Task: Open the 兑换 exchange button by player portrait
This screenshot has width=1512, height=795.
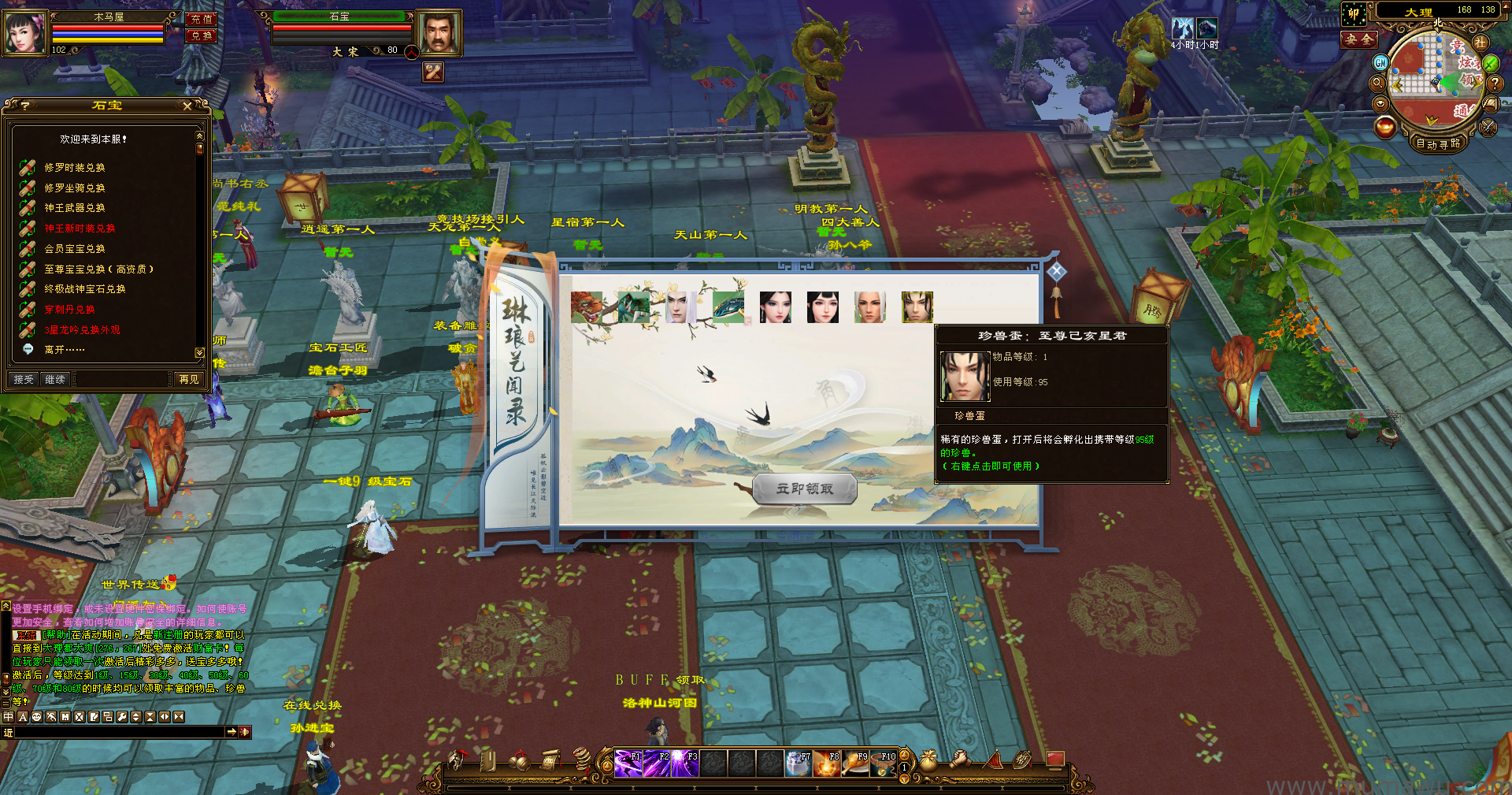Action: (201, 36)
